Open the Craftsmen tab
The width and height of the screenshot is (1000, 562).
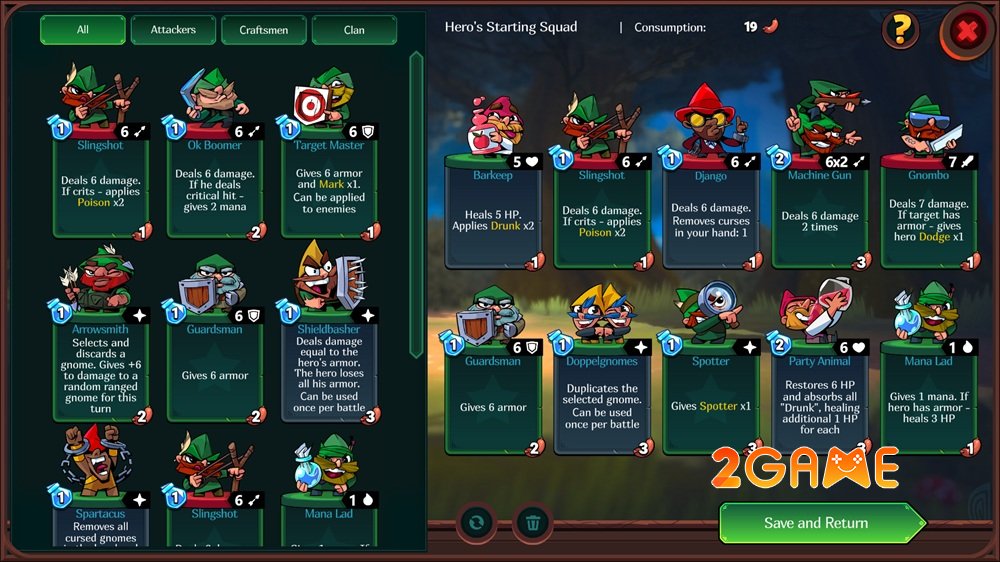coord(264,30)
